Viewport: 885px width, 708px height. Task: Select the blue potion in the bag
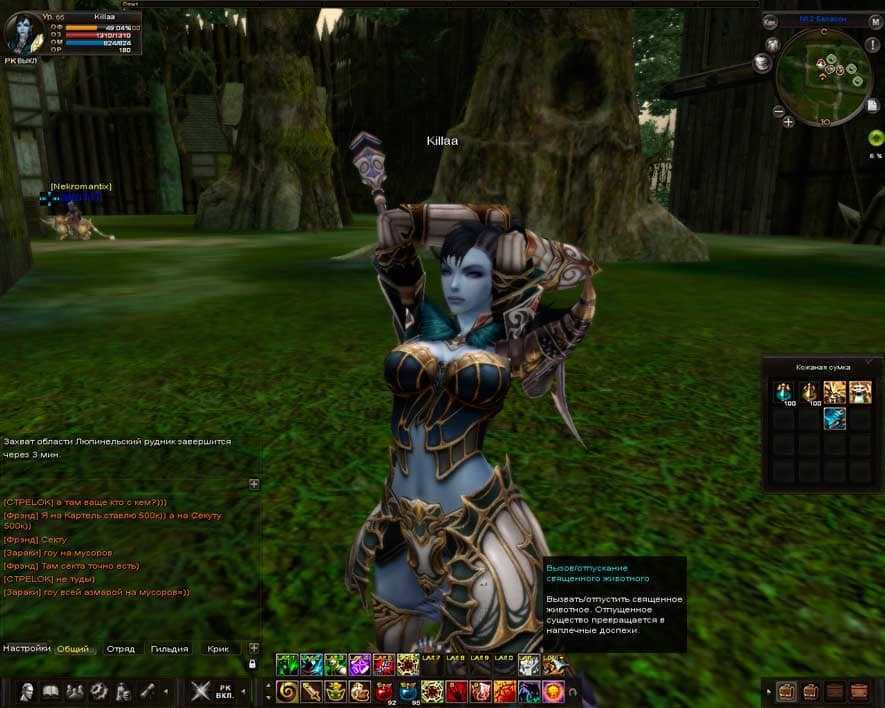pyautogui.click(x=785, y=391)
